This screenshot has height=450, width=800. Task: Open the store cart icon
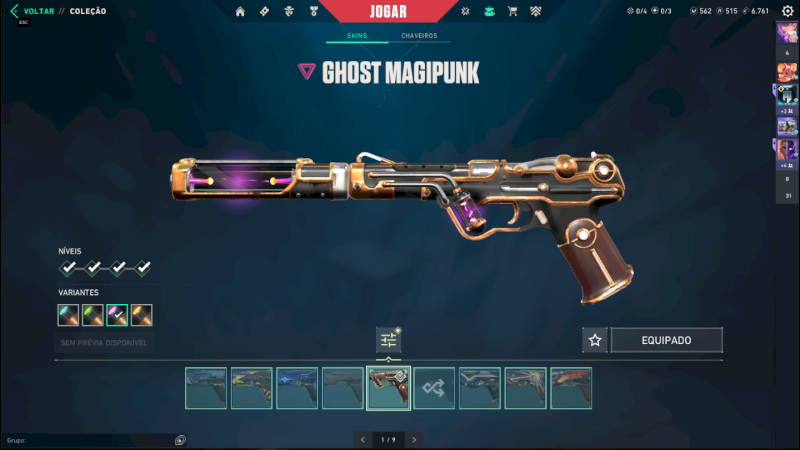(513, 11)
